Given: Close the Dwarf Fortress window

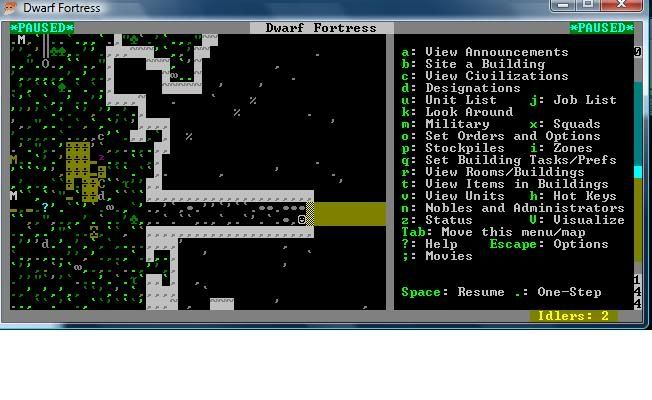Looking at the screenshot, I should [623, 6].
